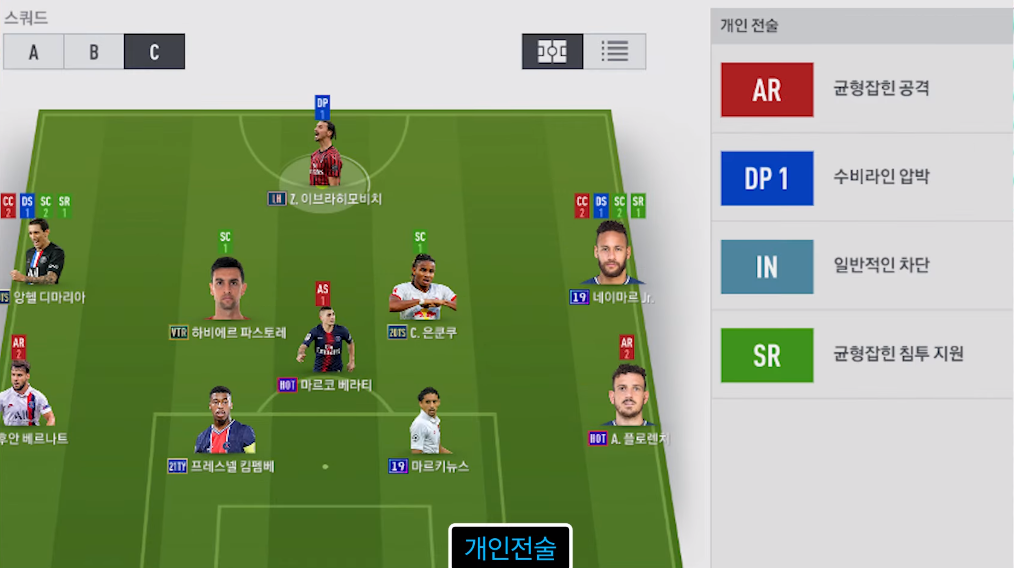This screenshot has height=568, width=1014.
Task: Pick defender 마르키뉴스
Action: [427, 424]
